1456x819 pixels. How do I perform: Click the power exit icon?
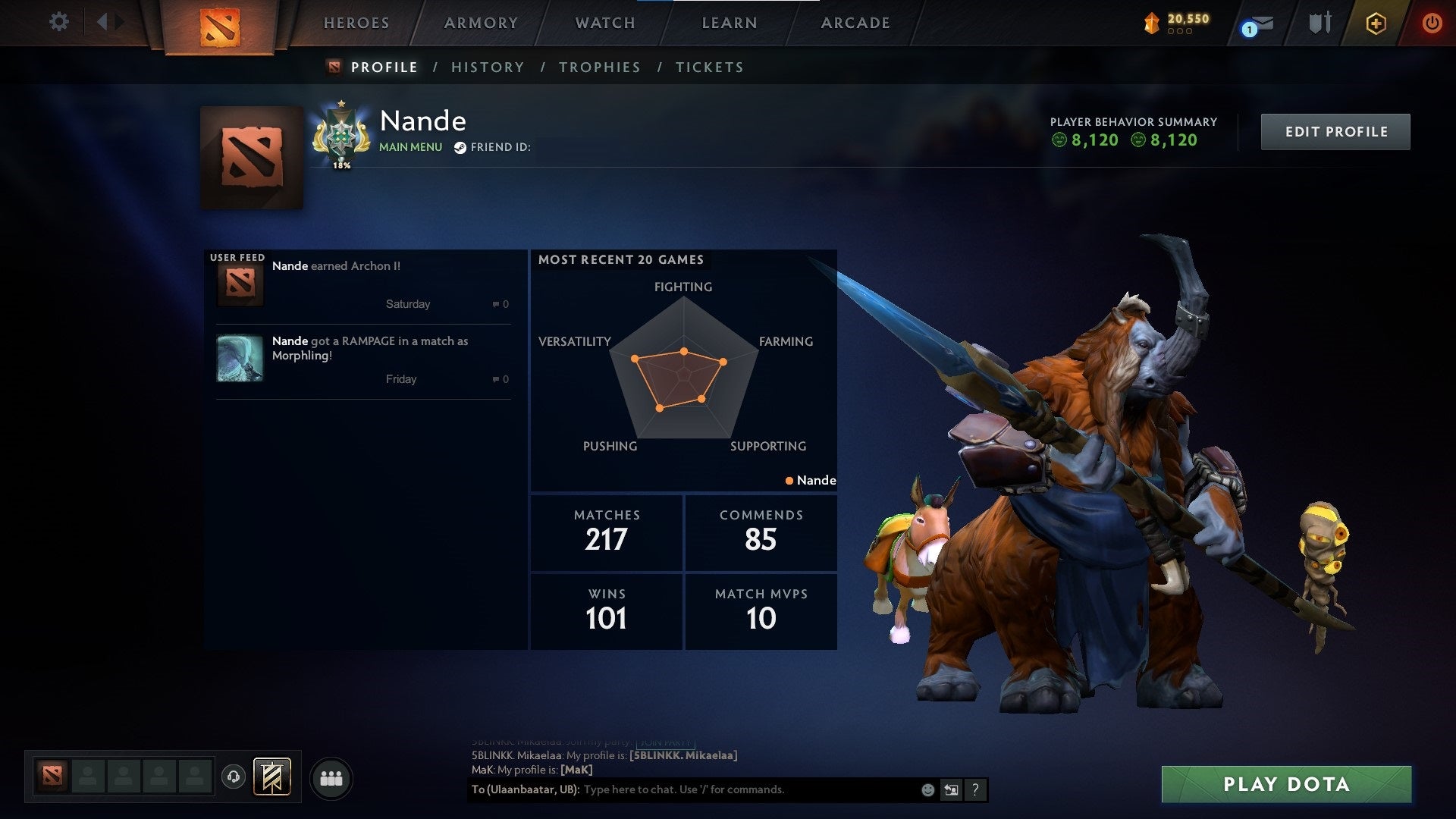click(x=1432, y=23)
